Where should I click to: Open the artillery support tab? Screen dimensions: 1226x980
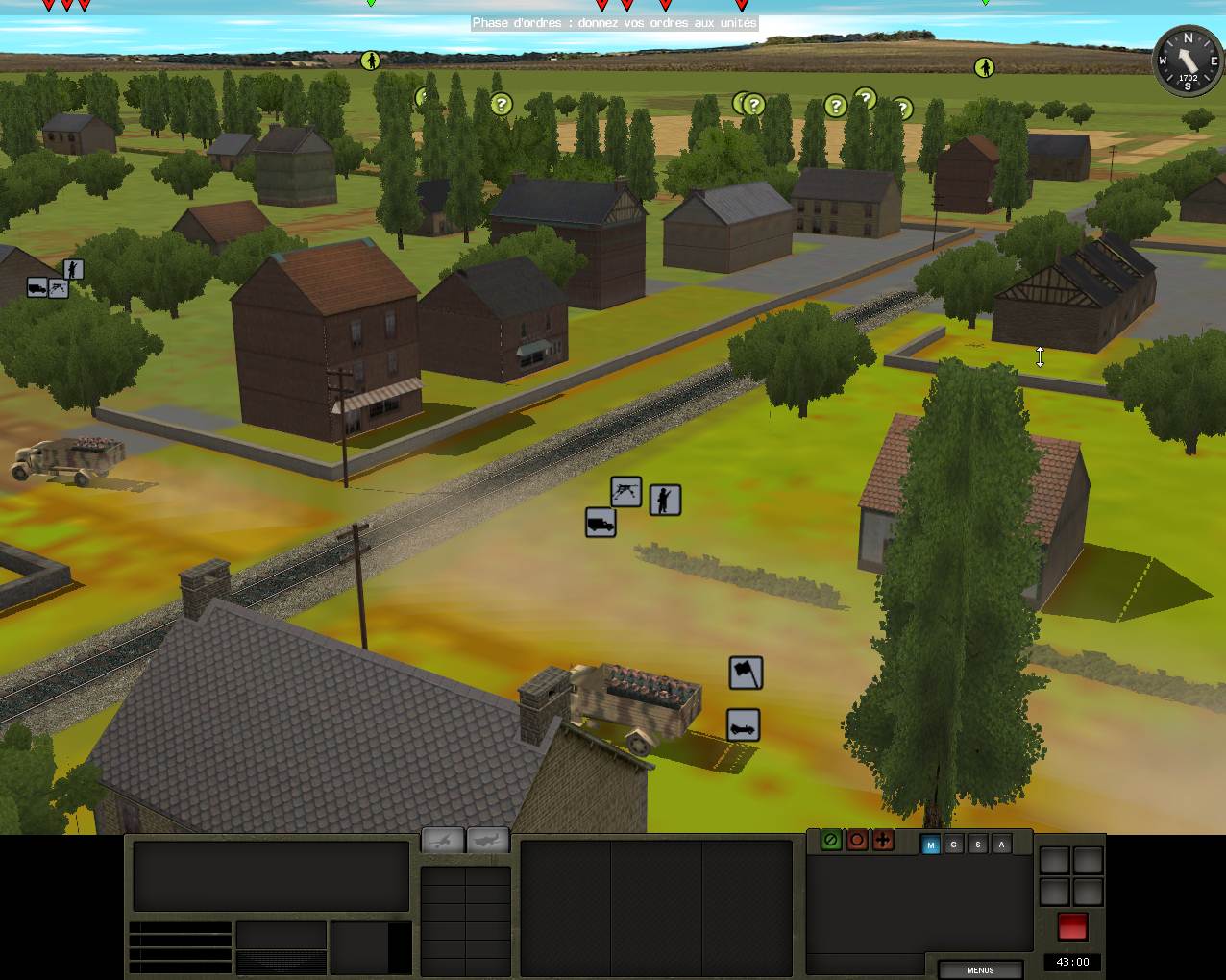coord(443,840)
